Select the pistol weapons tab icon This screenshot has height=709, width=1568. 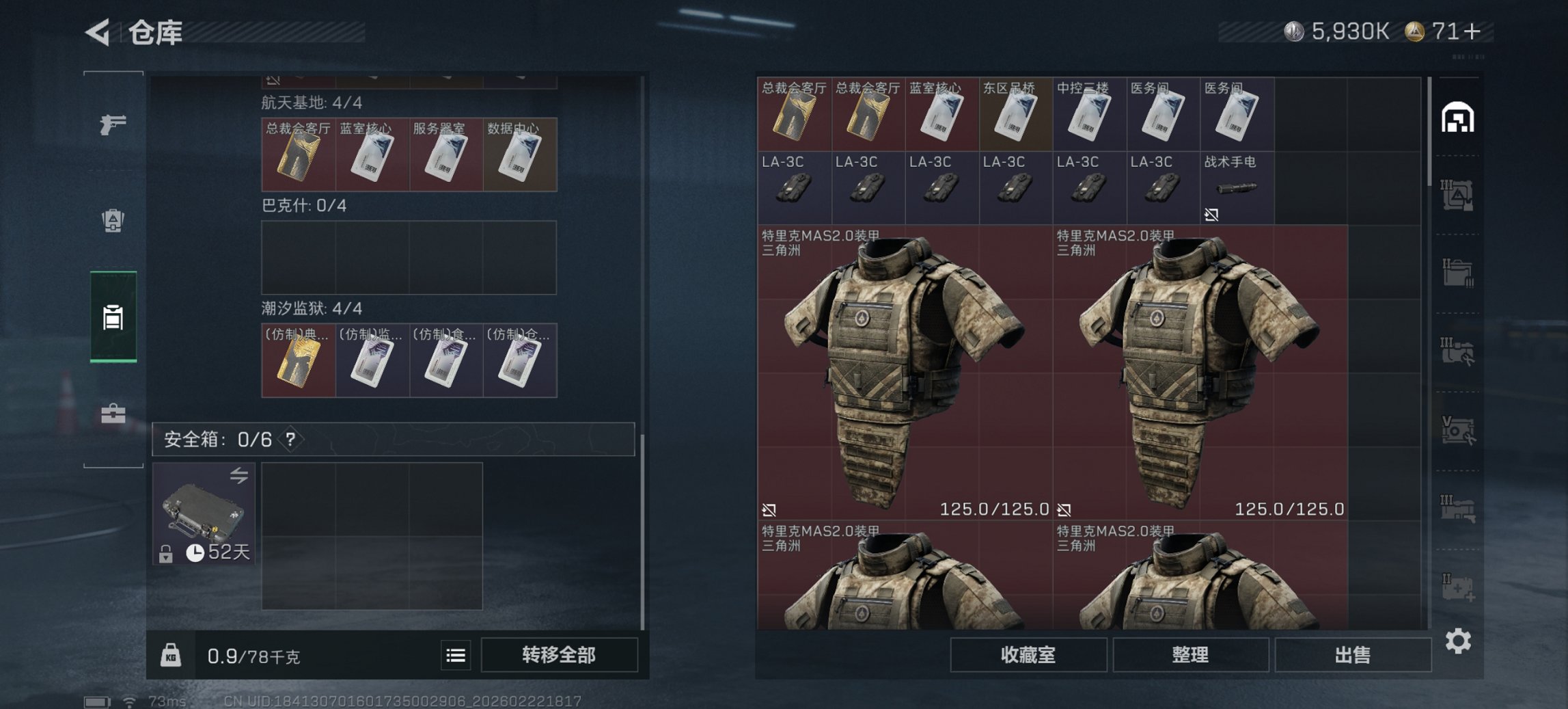click(113, 124)
